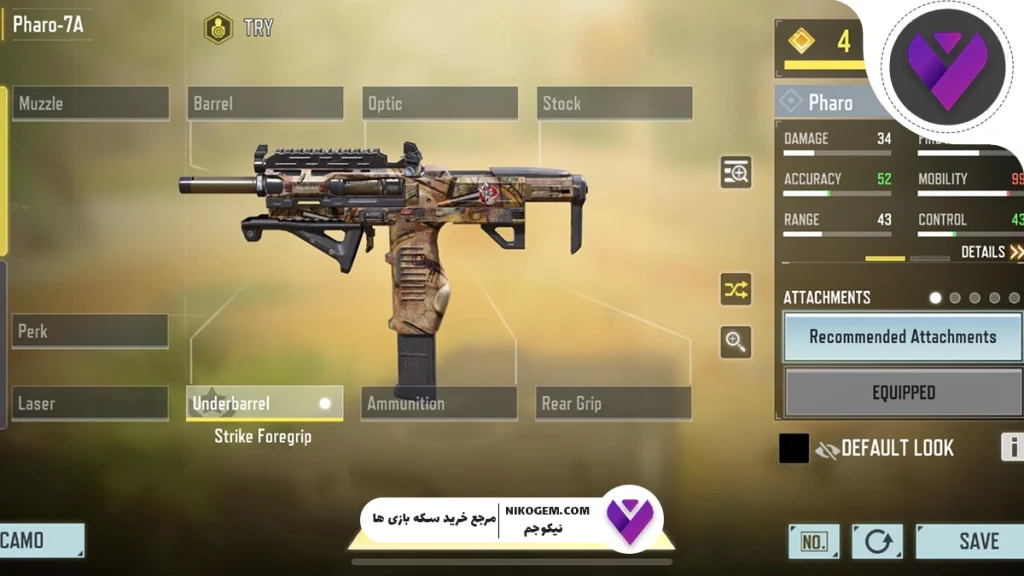The width and height of the screenshot is (1024, 576).
Task: Open the info button beside Default Look
Action: (1012, 447)
